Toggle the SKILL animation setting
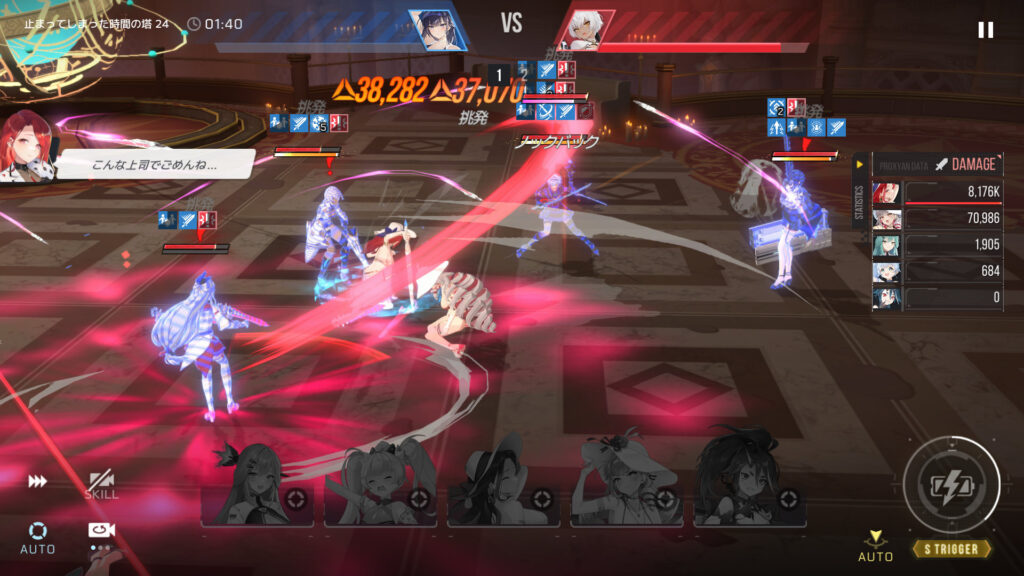 click(x=101, y=485)
